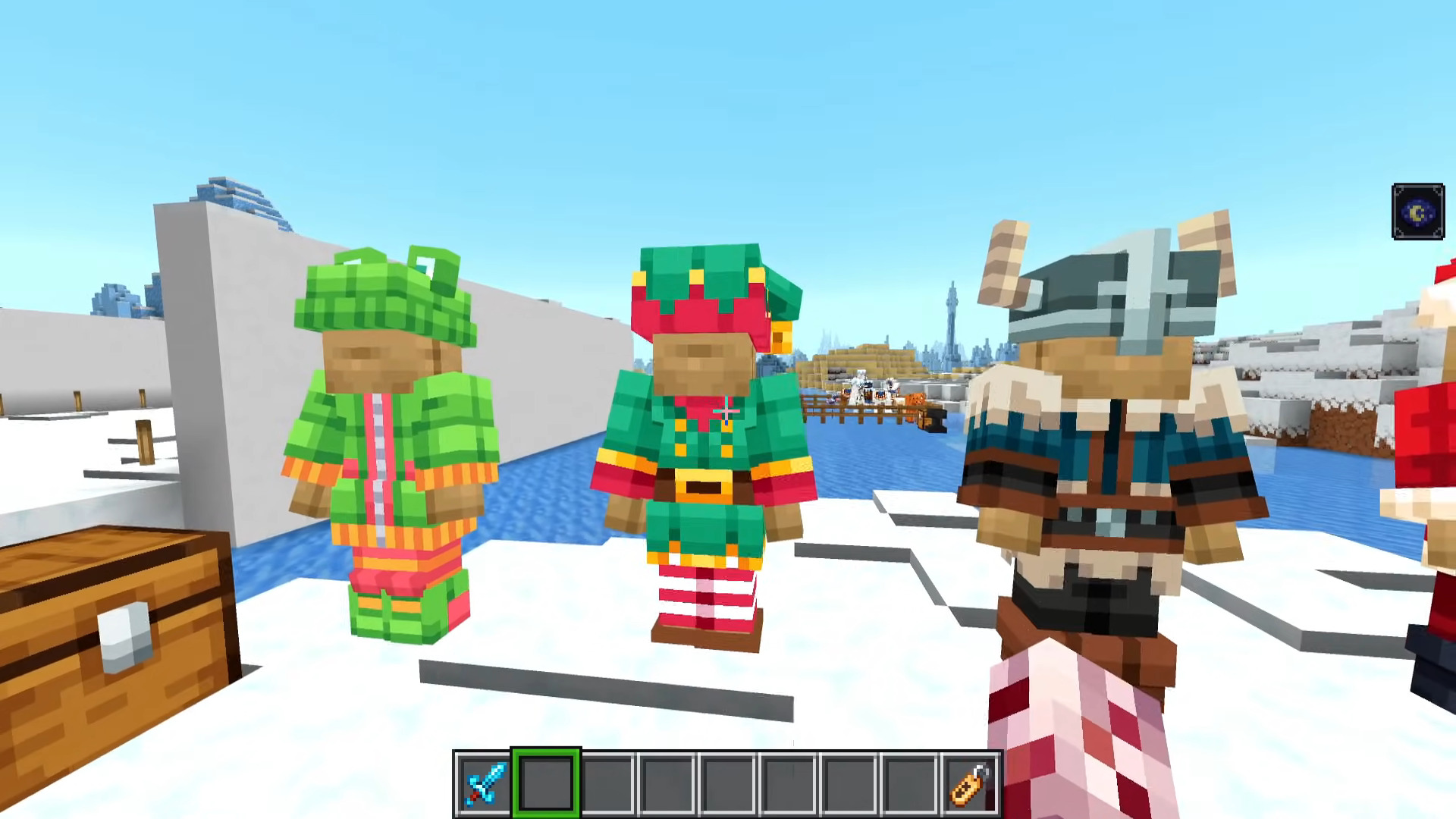Open the night skip moon icon
The width and height of the screenshot is (1456, 819).
(x=1418, y=212)
